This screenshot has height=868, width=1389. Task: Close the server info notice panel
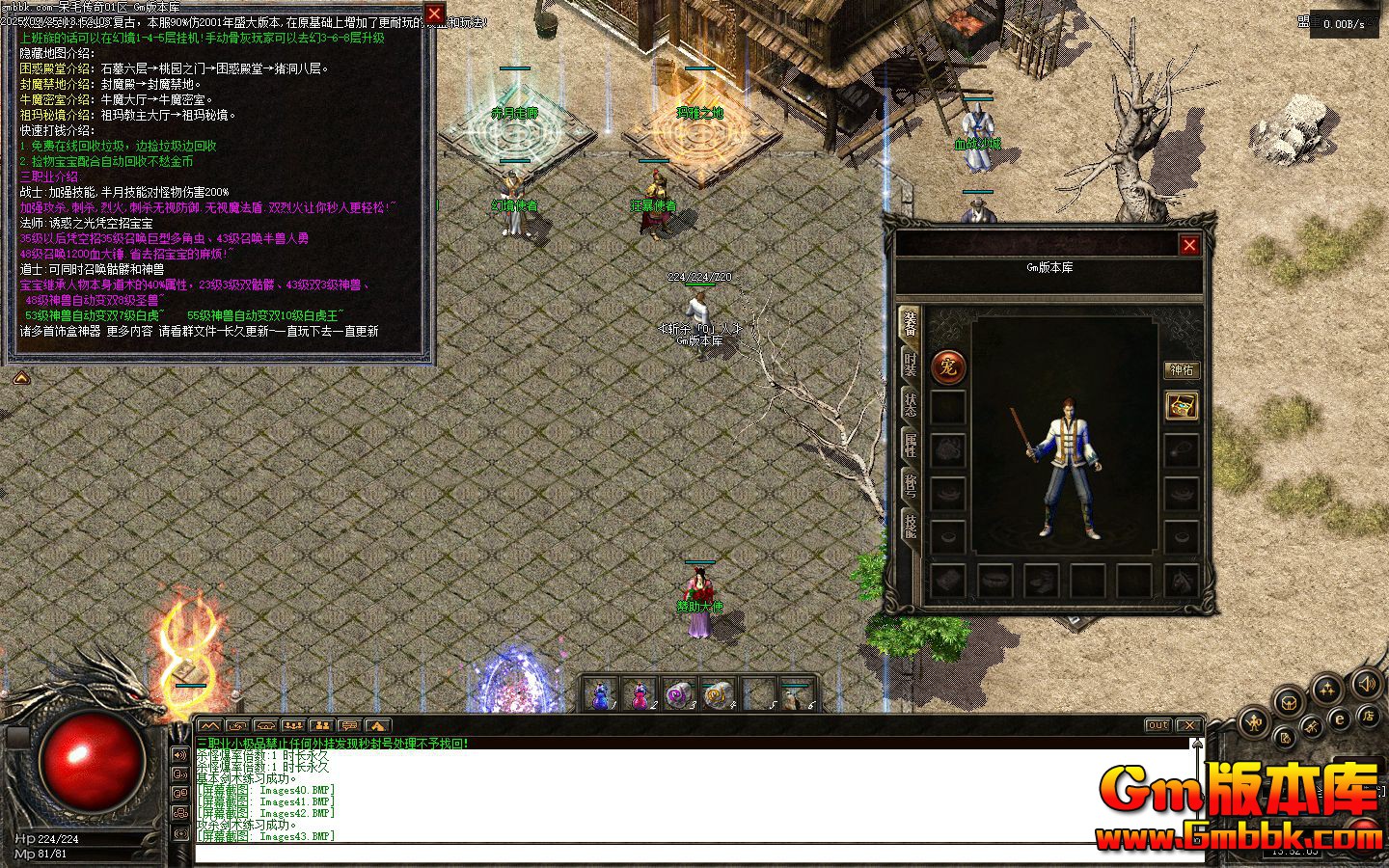(x=434, y=14)
